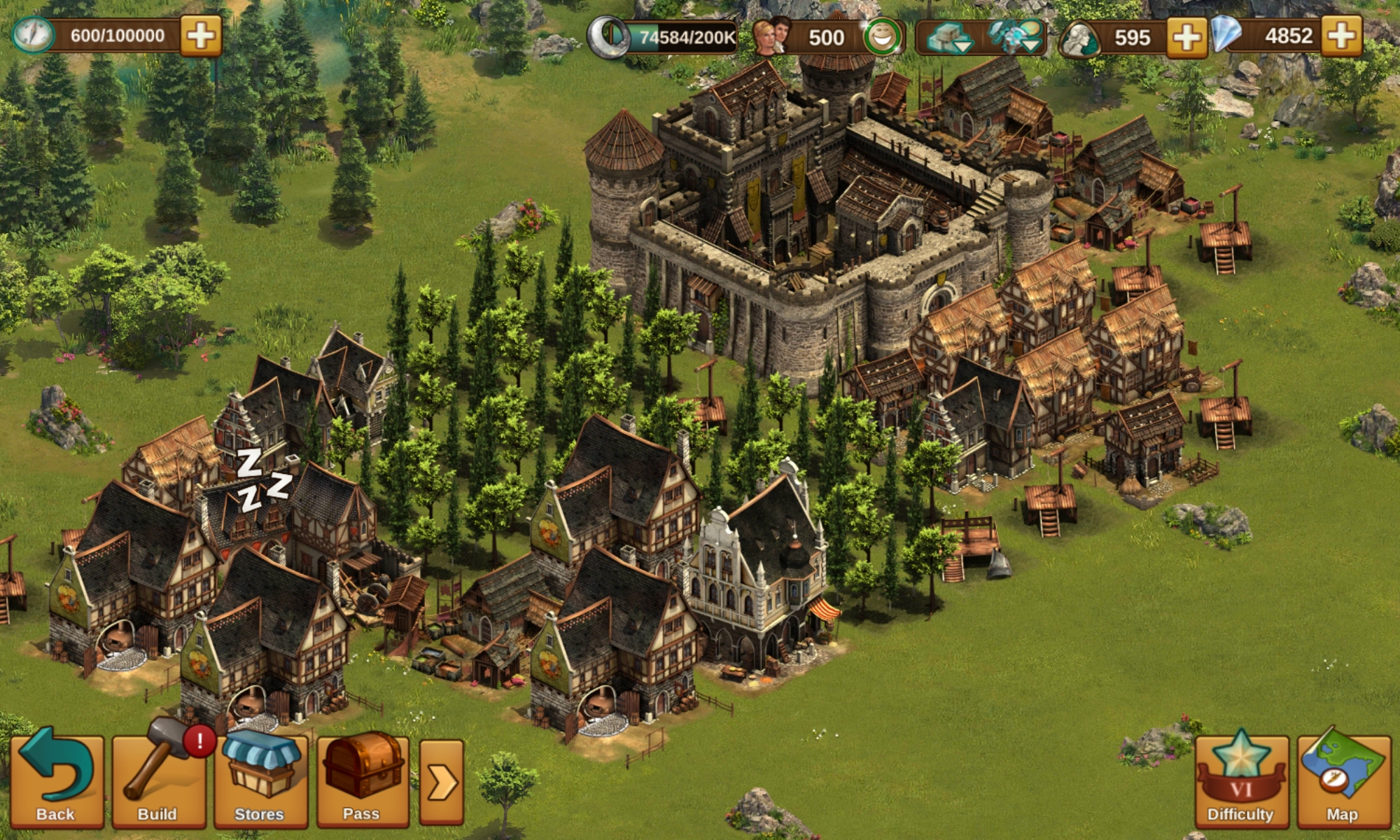Buy more diamonds with the plus button

(1342, 36)
